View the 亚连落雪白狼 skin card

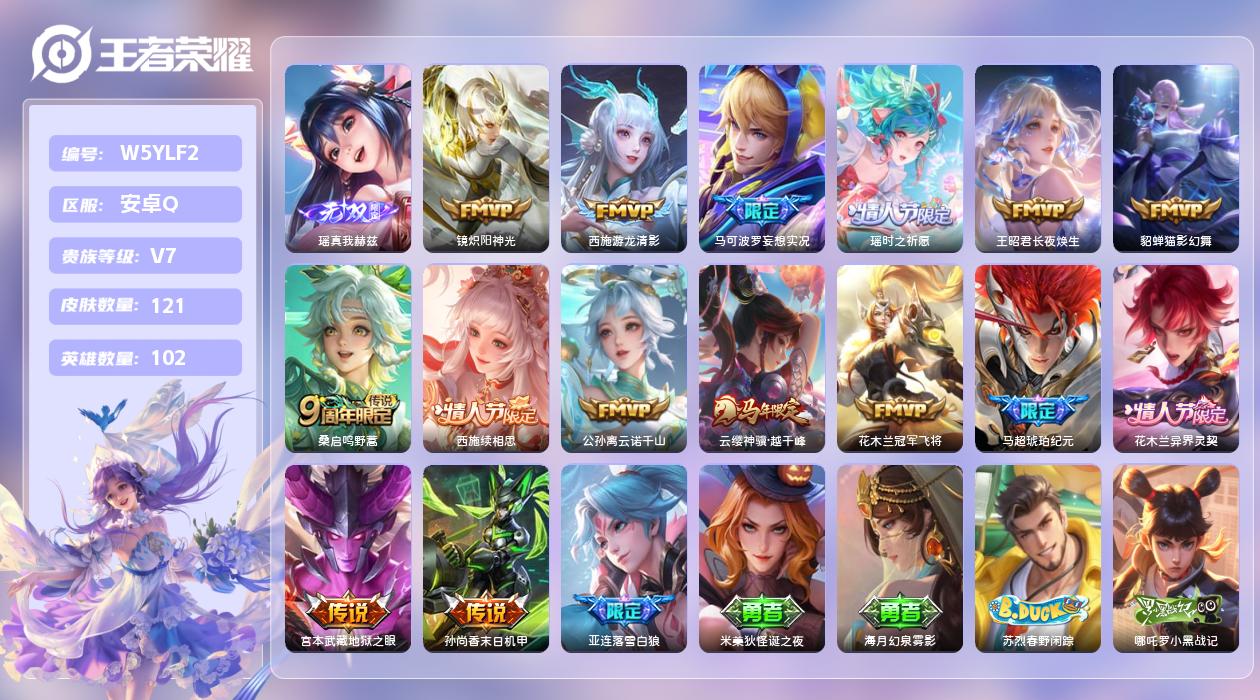tap(624, 558)
